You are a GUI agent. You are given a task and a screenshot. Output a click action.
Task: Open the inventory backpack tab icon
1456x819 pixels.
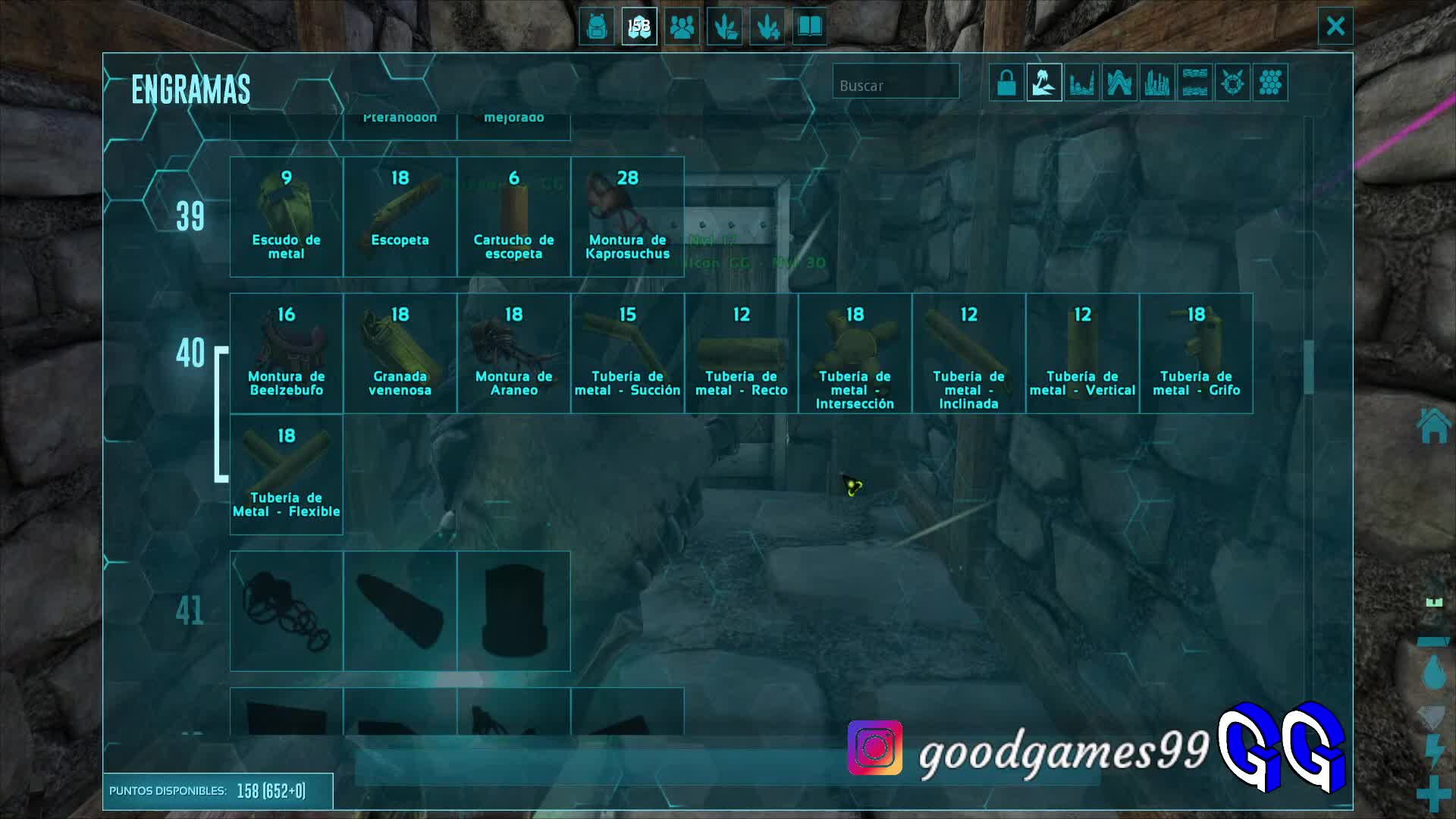596,27
